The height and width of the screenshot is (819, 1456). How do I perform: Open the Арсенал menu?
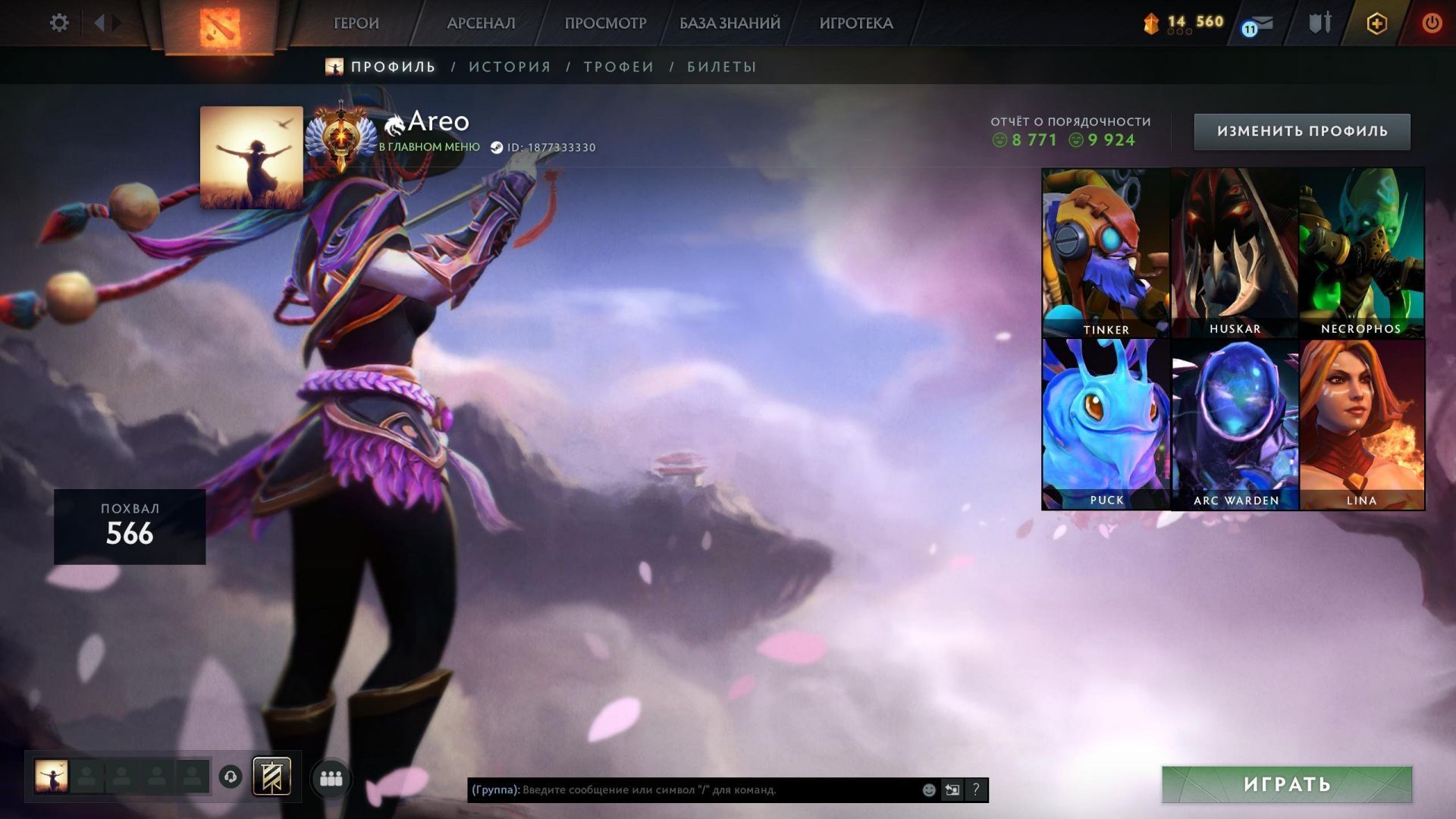[x=481, y=24]
